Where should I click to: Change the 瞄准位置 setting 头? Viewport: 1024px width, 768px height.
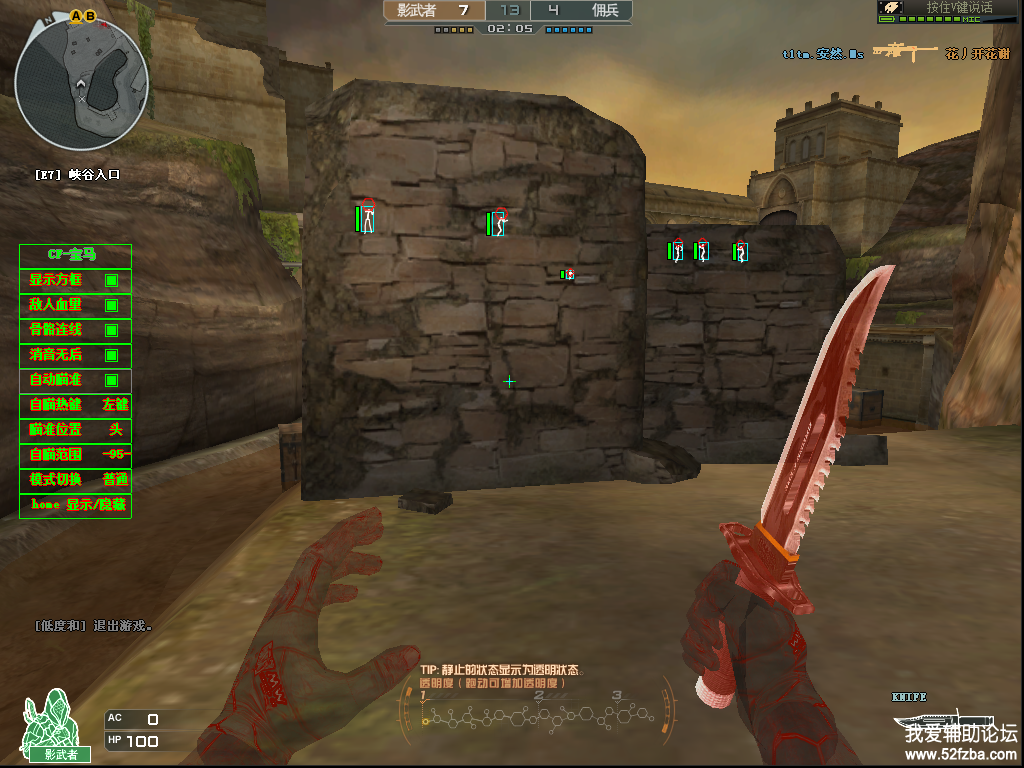[x=115, y=430]
